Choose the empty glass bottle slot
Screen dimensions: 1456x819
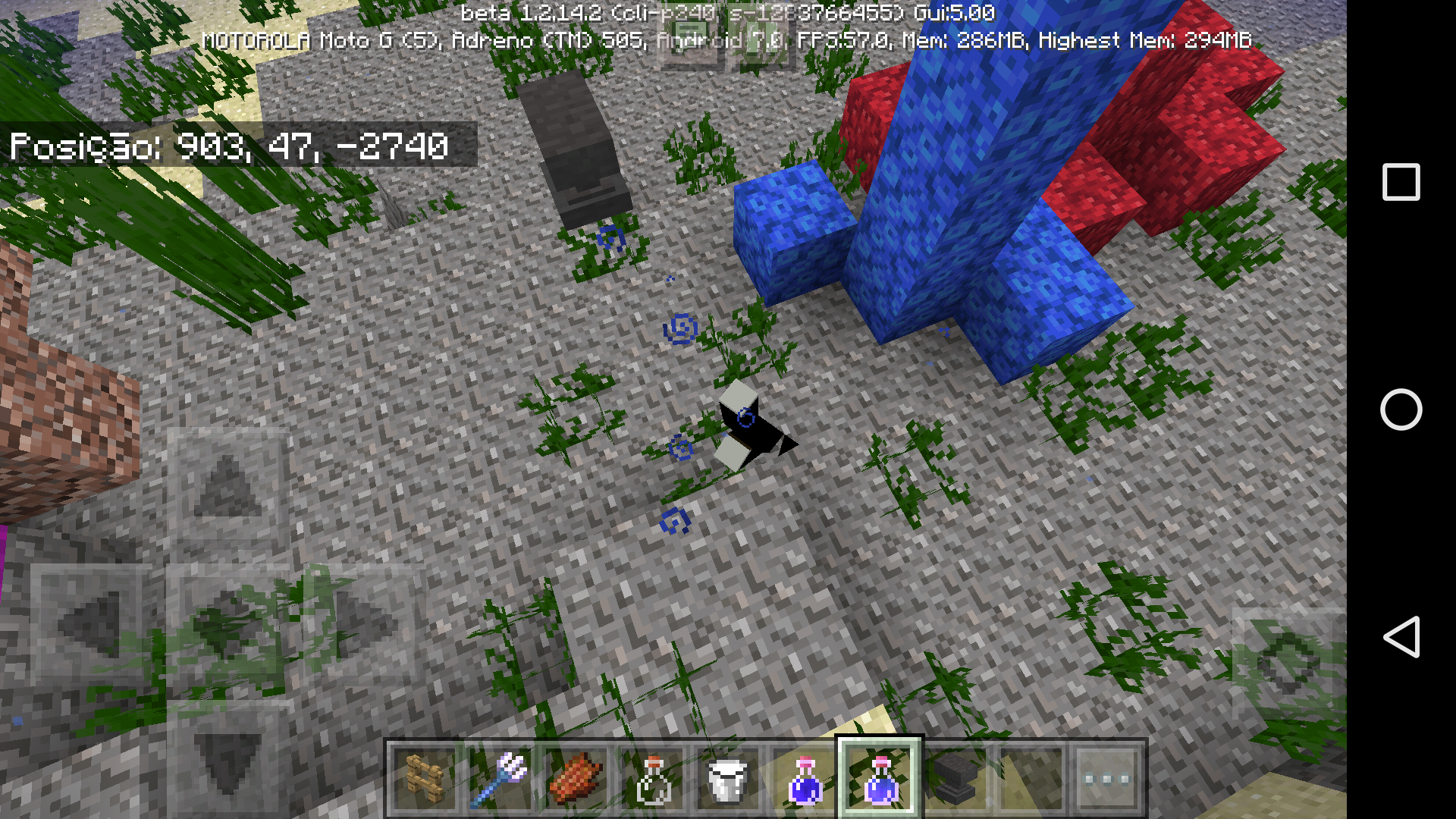(x=652, y=779)
